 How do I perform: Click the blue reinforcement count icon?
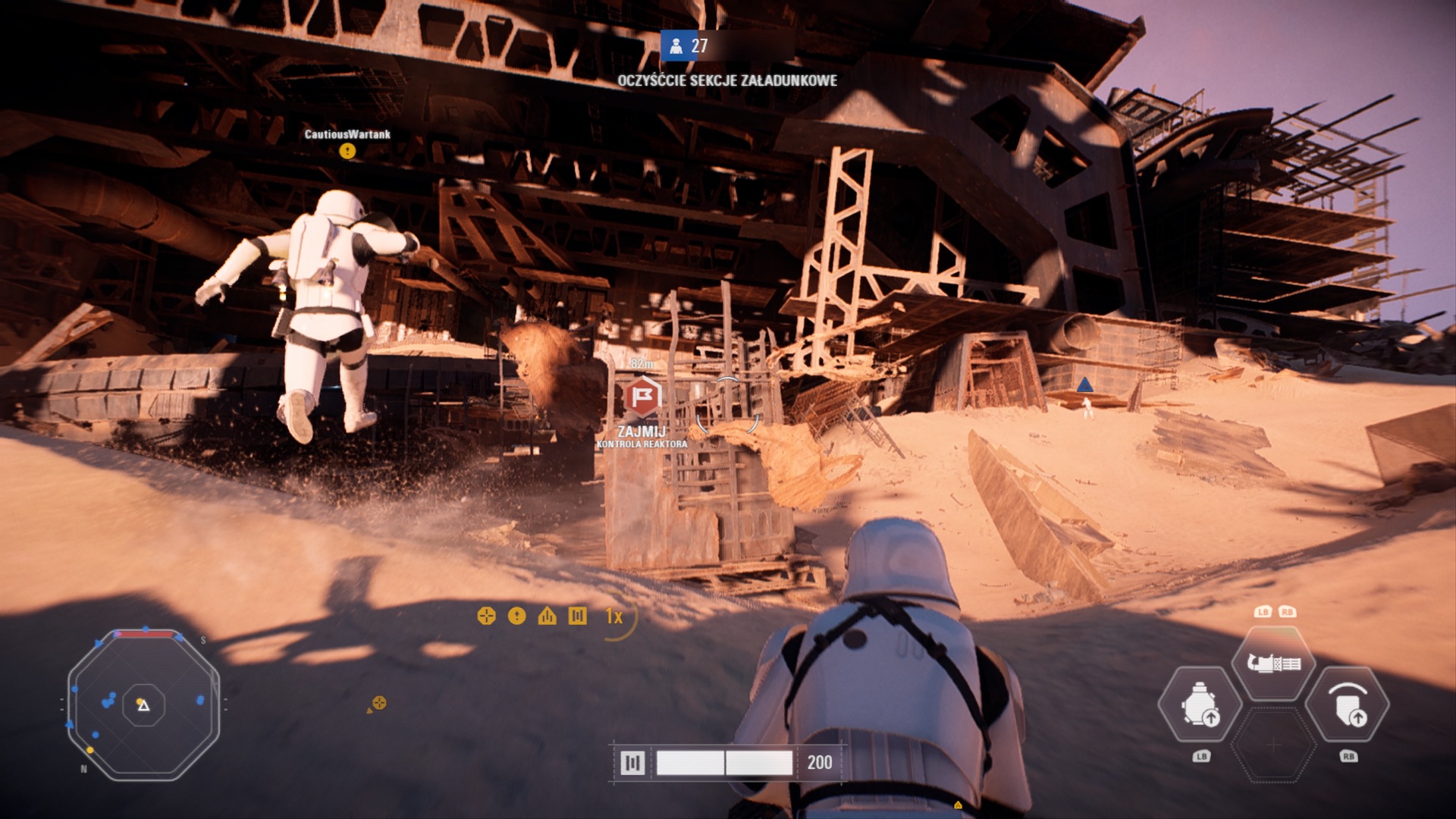676,45
